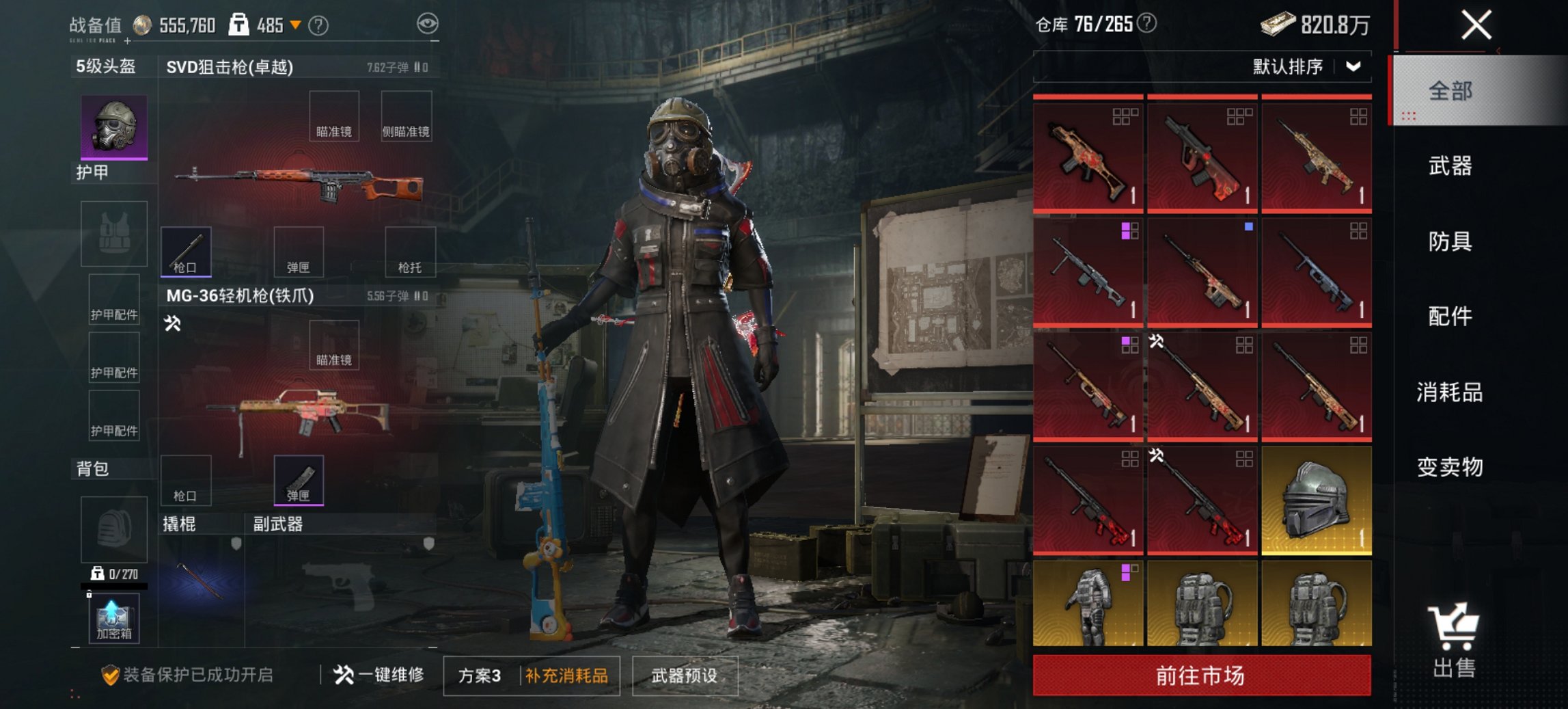Open the 出售 sell cart

(1454, 640)
